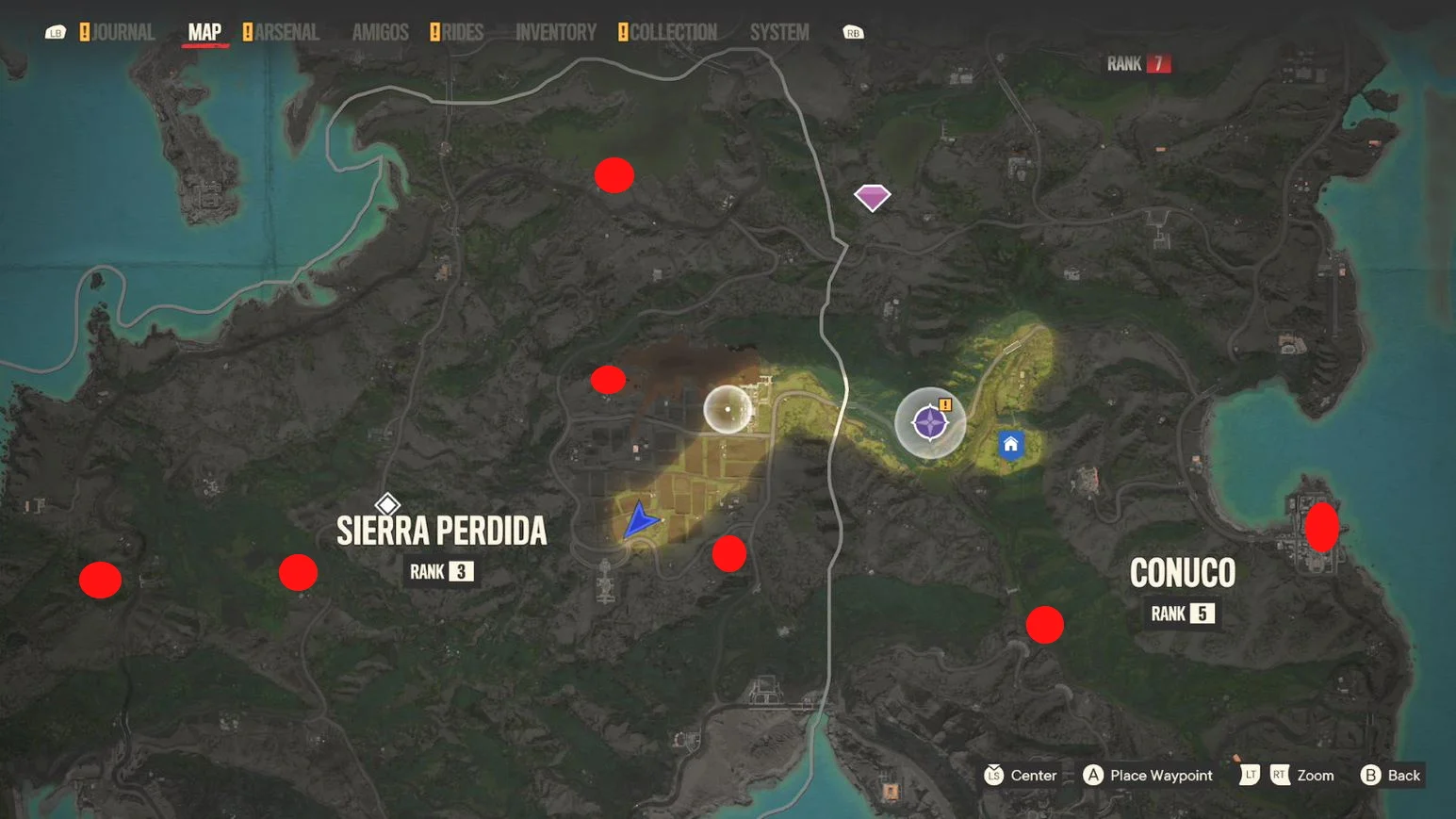Open the Collection tab
The width and height of the screenshot is (1456, 819).
[x=671, y=31]
